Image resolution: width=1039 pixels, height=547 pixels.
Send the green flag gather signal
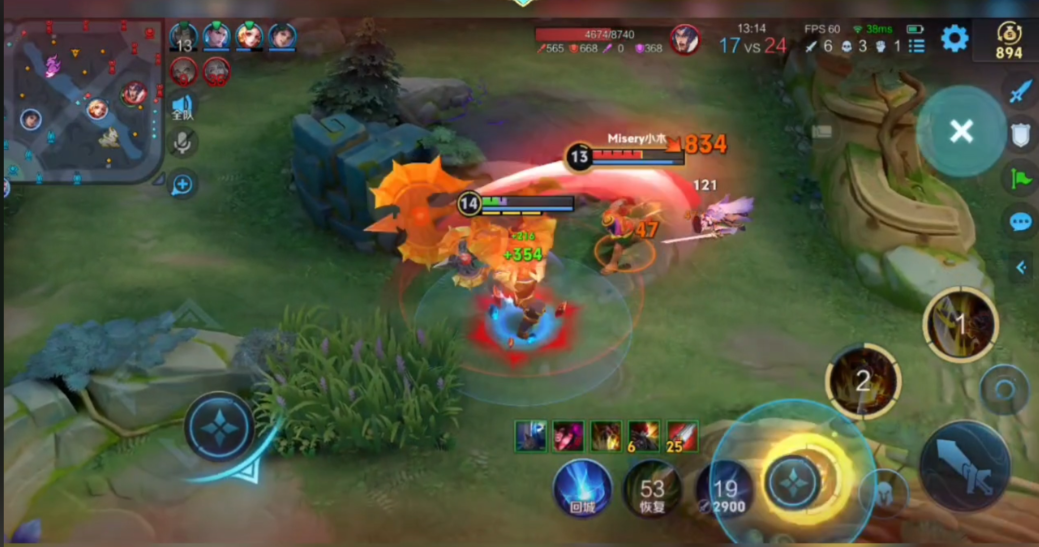[x=1020, y=179]
